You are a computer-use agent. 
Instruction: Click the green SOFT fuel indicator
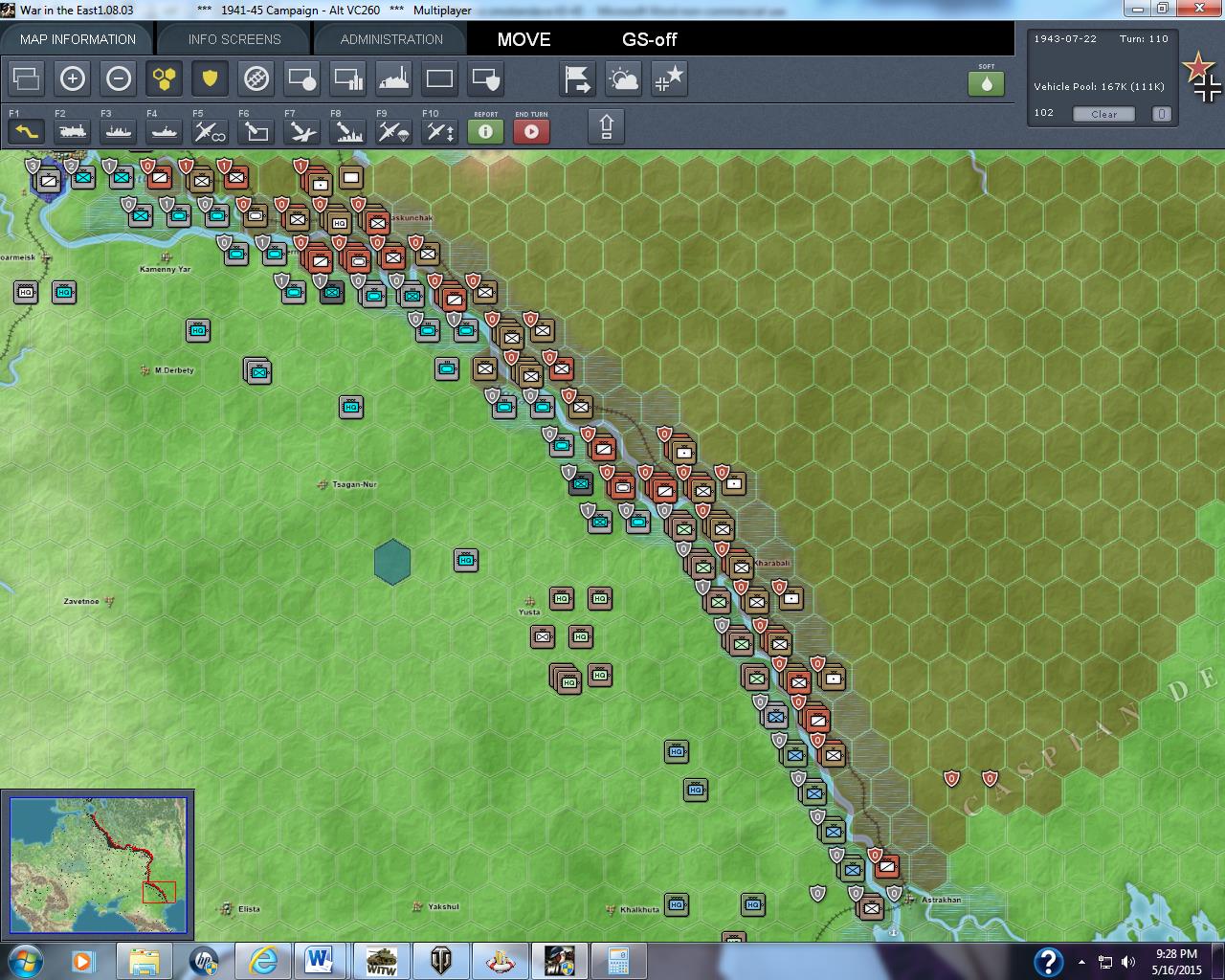pos(987,84)
